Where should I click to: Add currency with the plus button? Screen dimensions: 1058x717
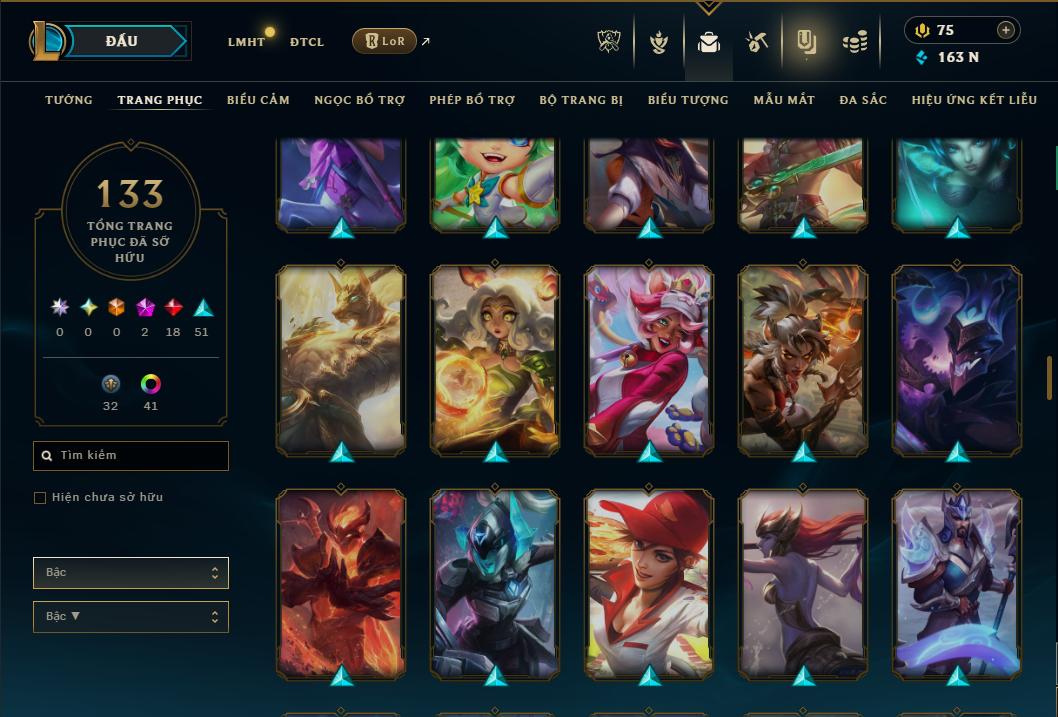[x=1005, y=30]
